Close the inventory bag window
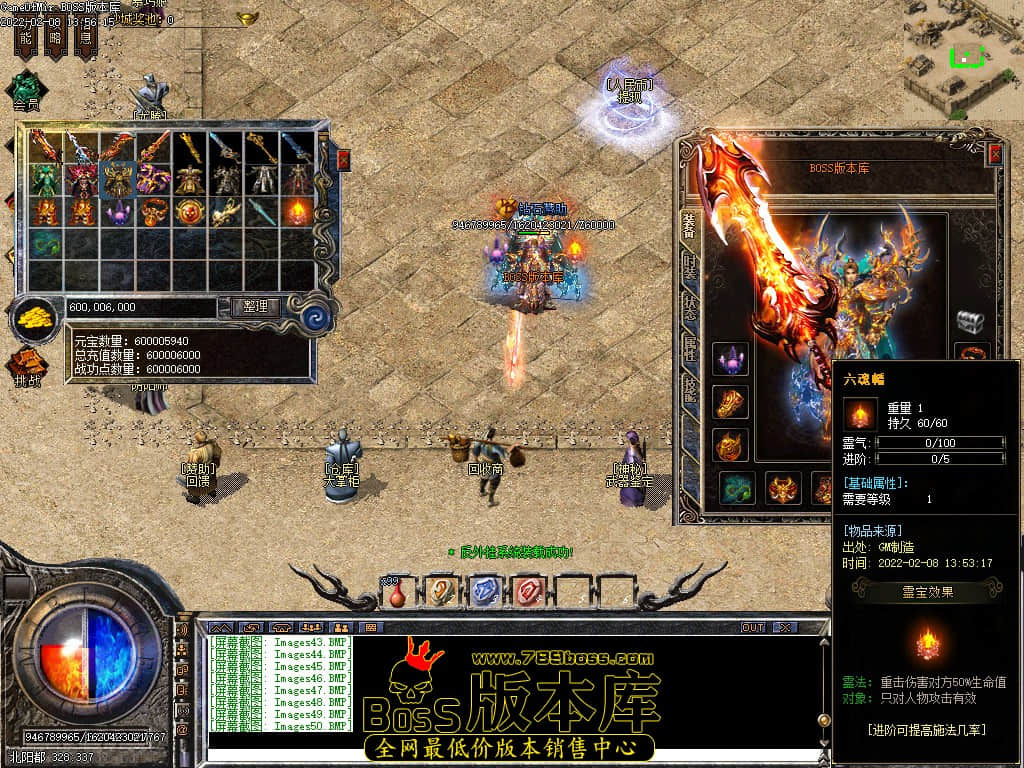The width and height of the screenshot is (1024, 768). 343,160
